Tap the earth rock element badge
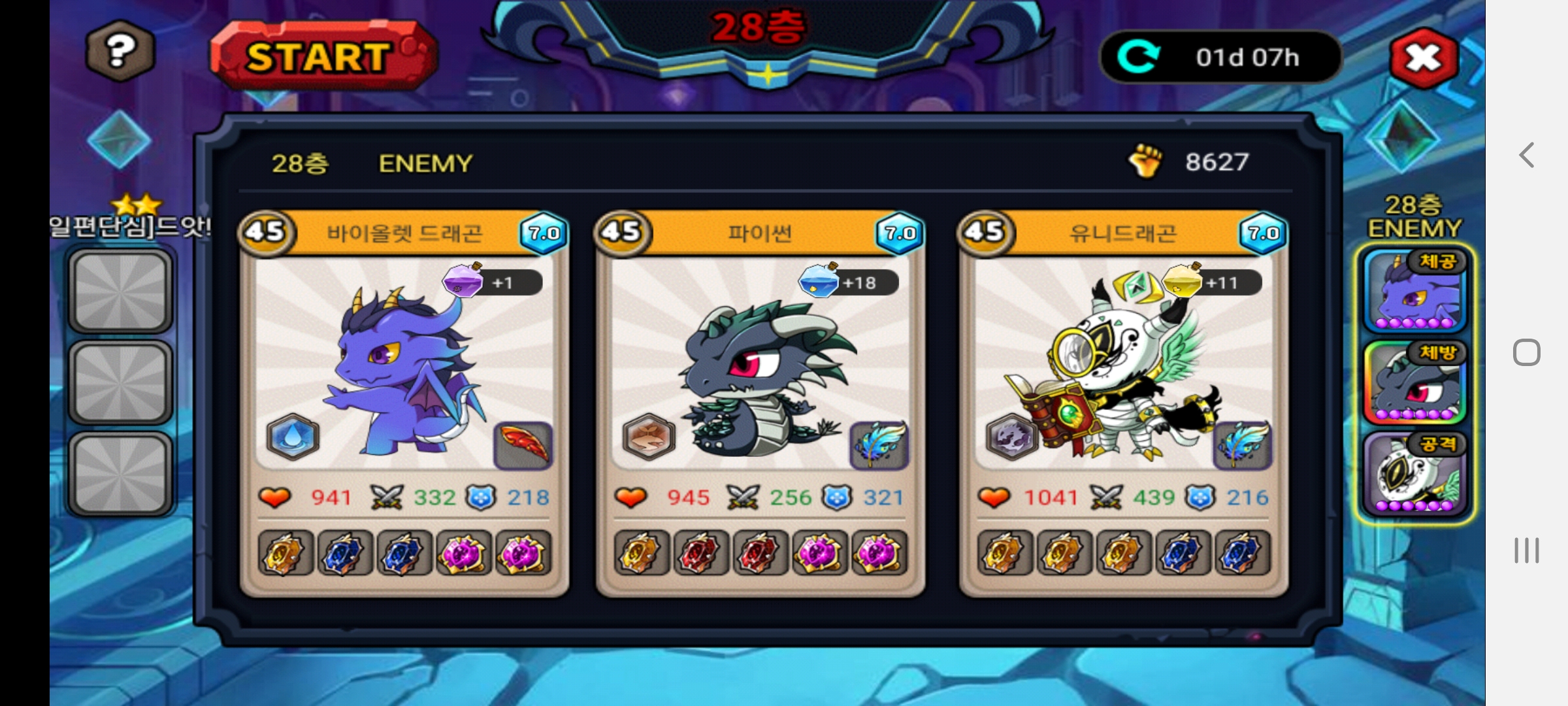The height and width of the screenshot is (706, 1568). [x=648, y=437]
